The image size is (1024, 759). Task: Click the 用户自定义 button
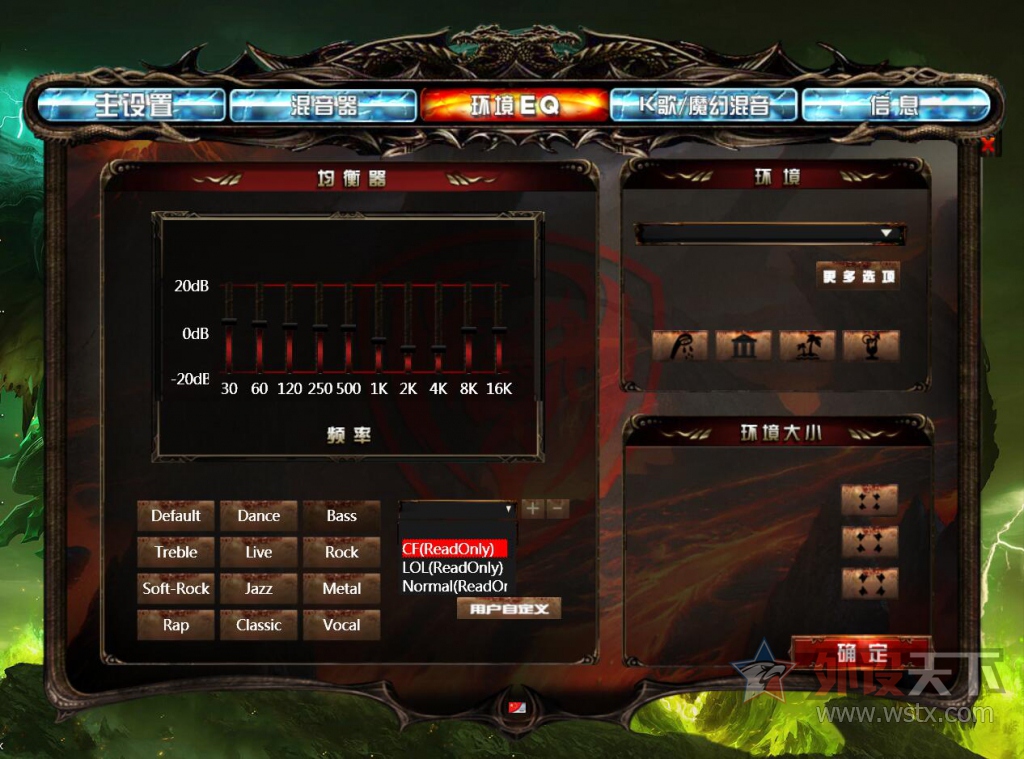[509, 608]
